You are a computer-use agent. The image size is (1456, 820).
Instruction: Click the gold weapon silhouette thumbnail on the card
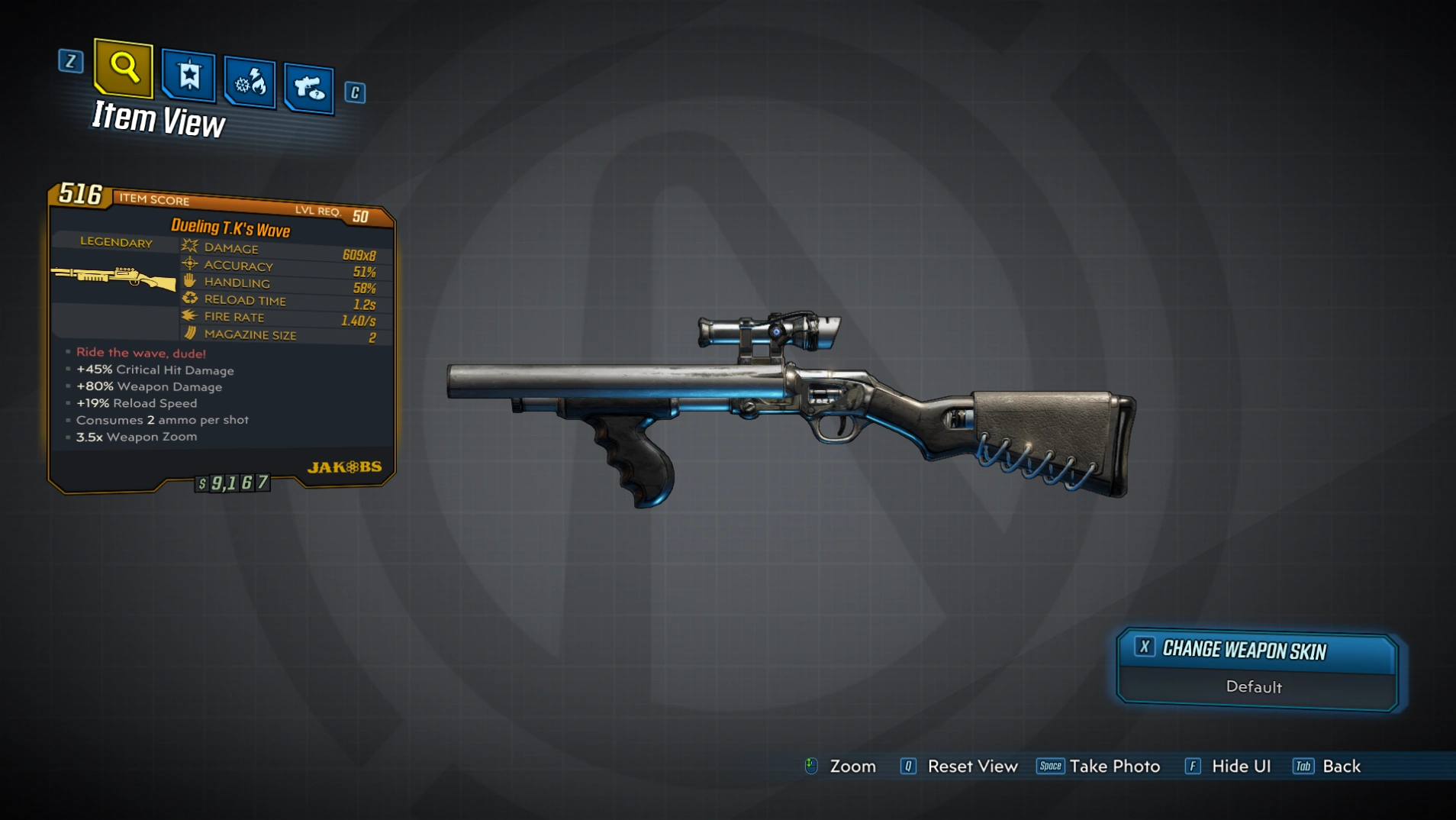(x=114, y=279)
